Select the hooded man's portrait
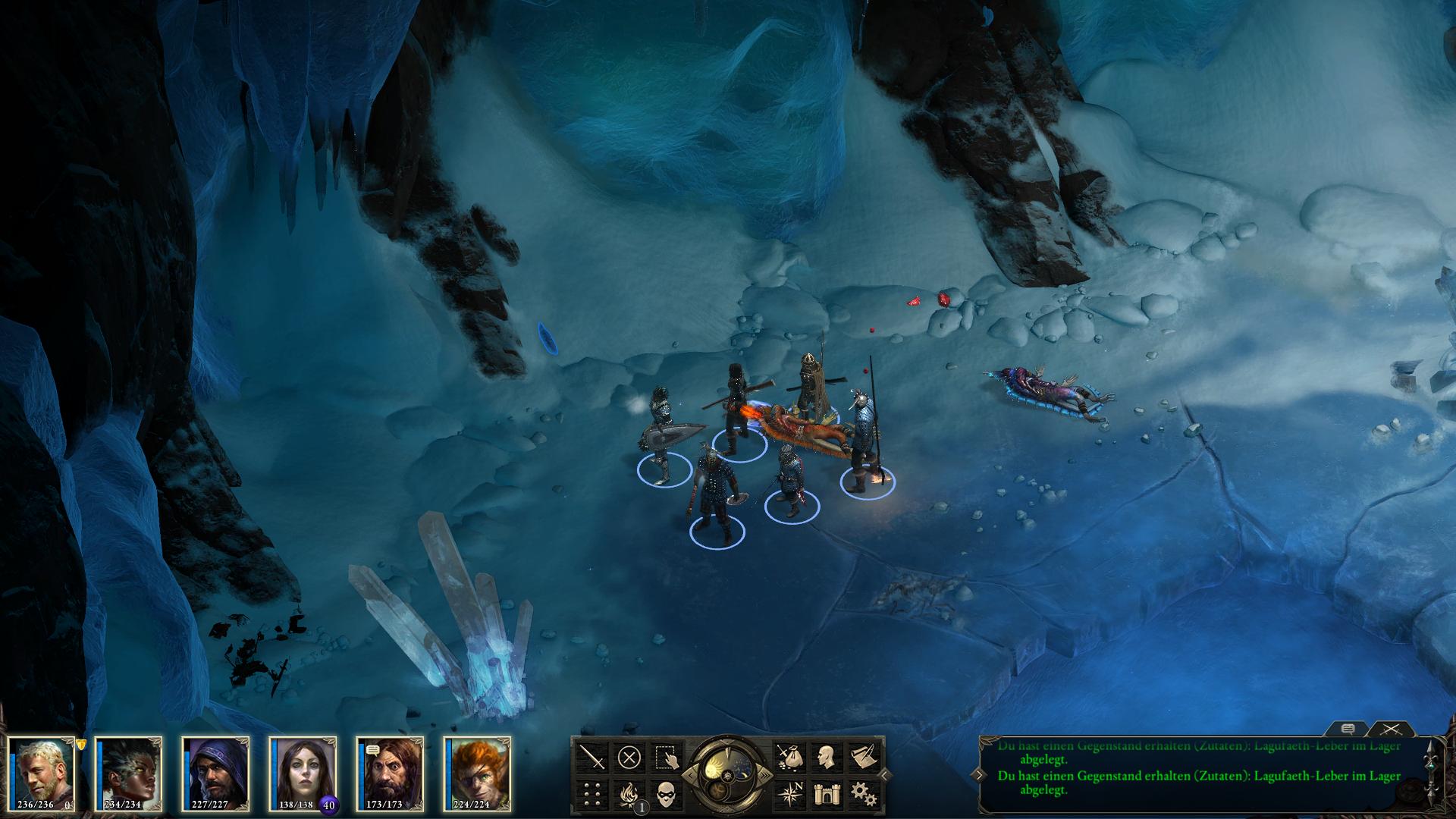The image size is (1456, 819). [216, 770]
